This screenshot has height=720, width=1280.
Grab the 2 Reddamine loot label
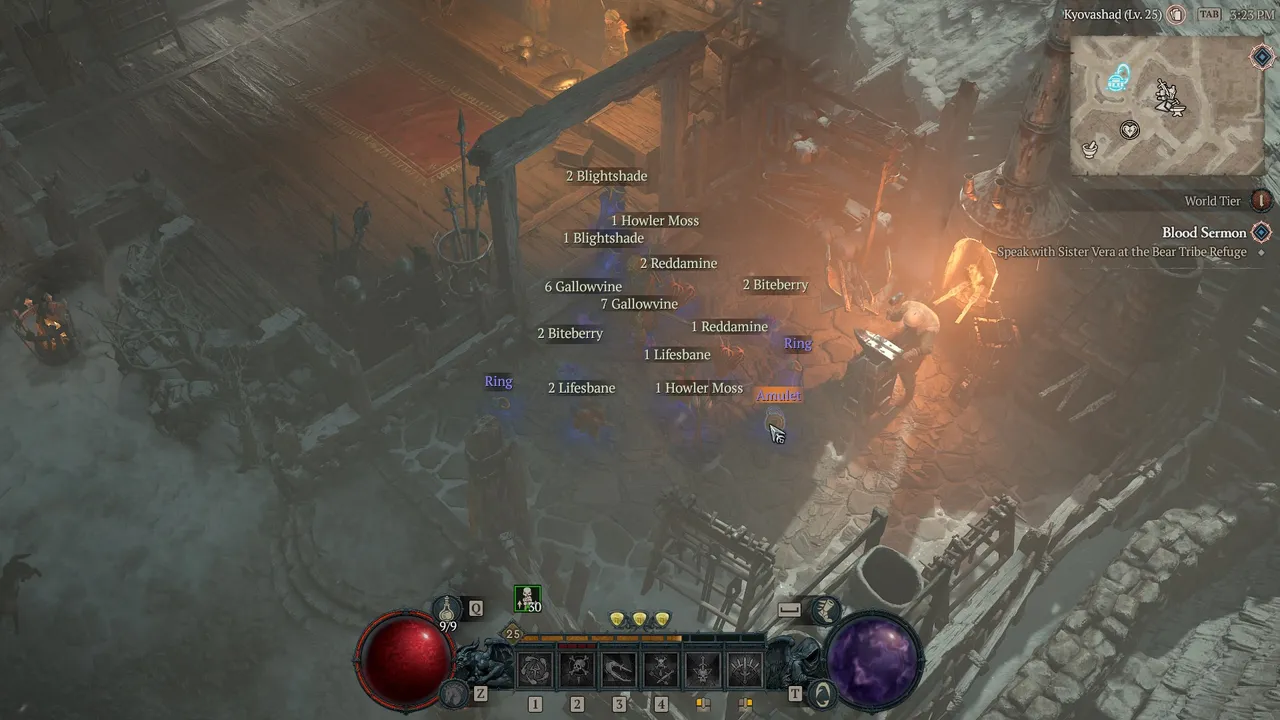678,264
